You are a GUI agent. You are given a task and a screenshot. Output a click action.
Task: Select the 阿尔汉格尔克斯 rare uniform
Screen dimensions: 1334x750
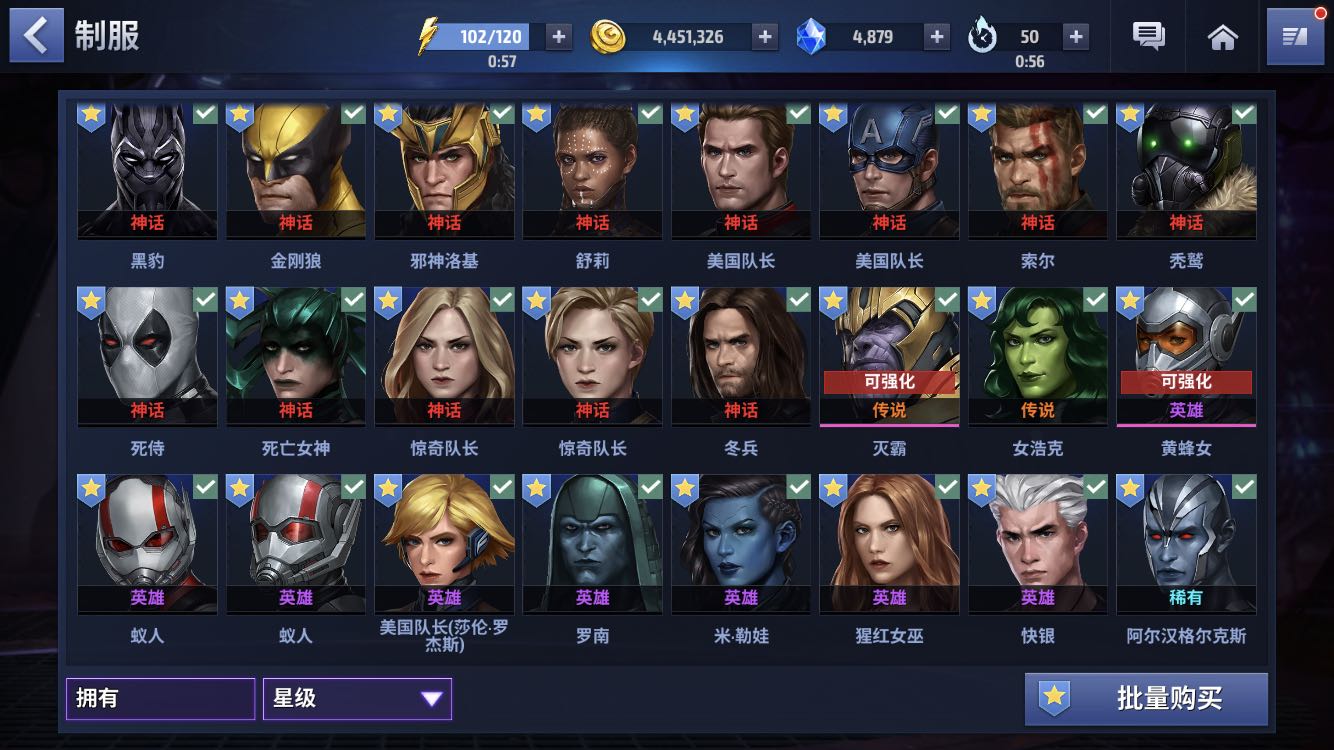point(1186,544)
